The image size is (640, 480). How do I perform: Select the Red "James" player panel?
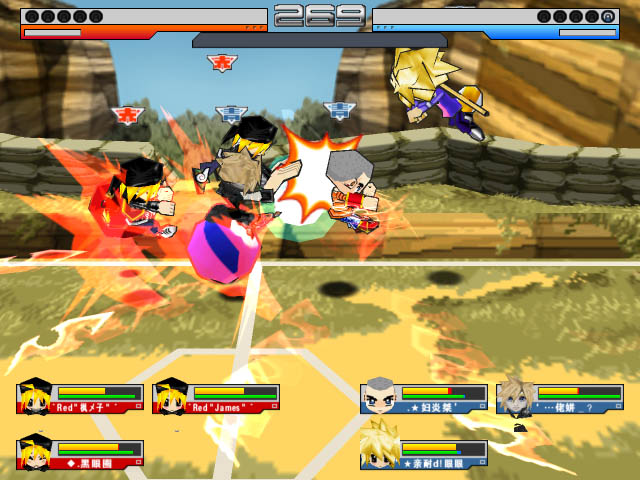(216, 398)
